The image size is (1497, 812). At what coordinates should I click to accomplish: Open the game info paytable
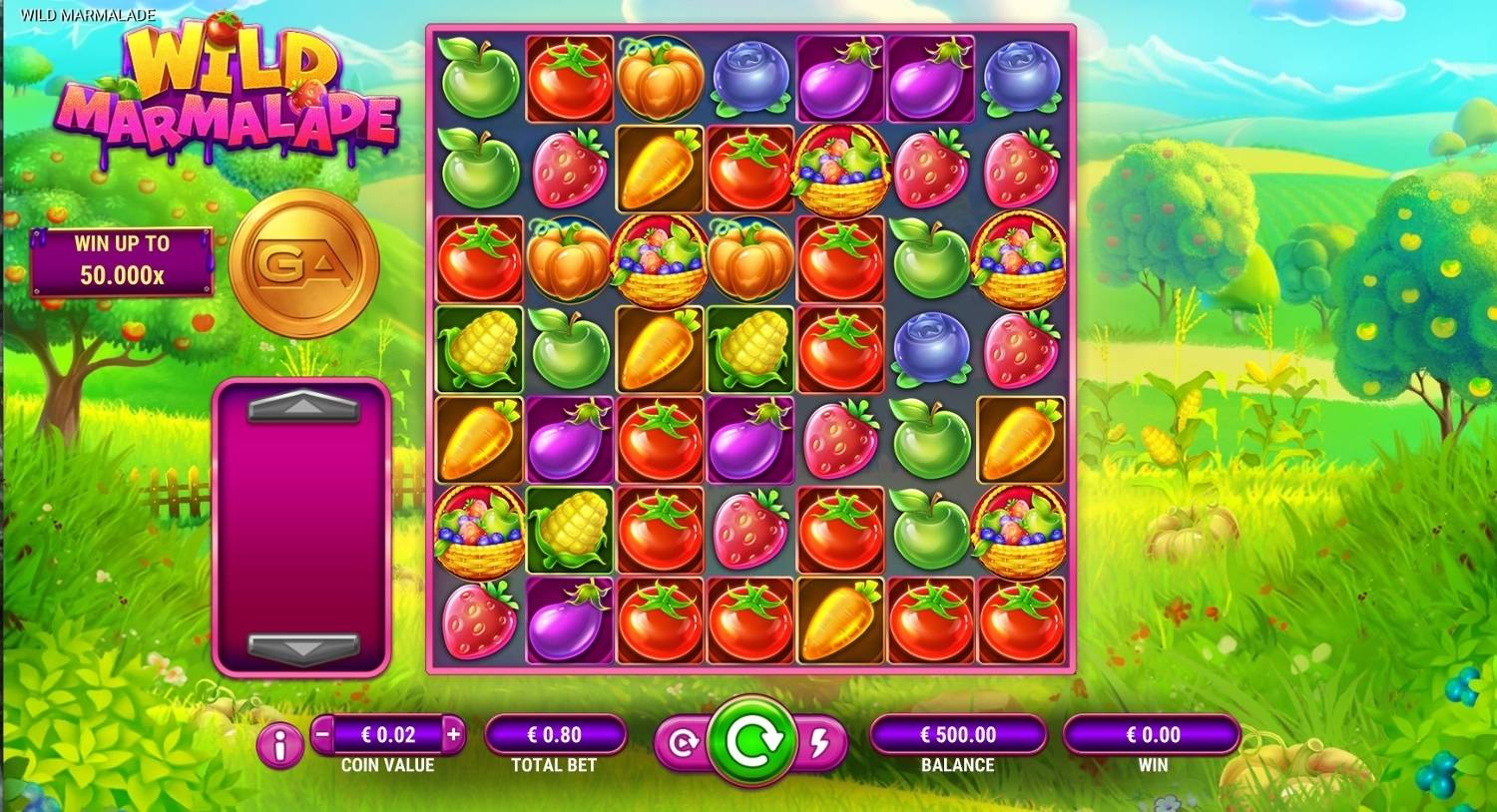coord(280,744)
